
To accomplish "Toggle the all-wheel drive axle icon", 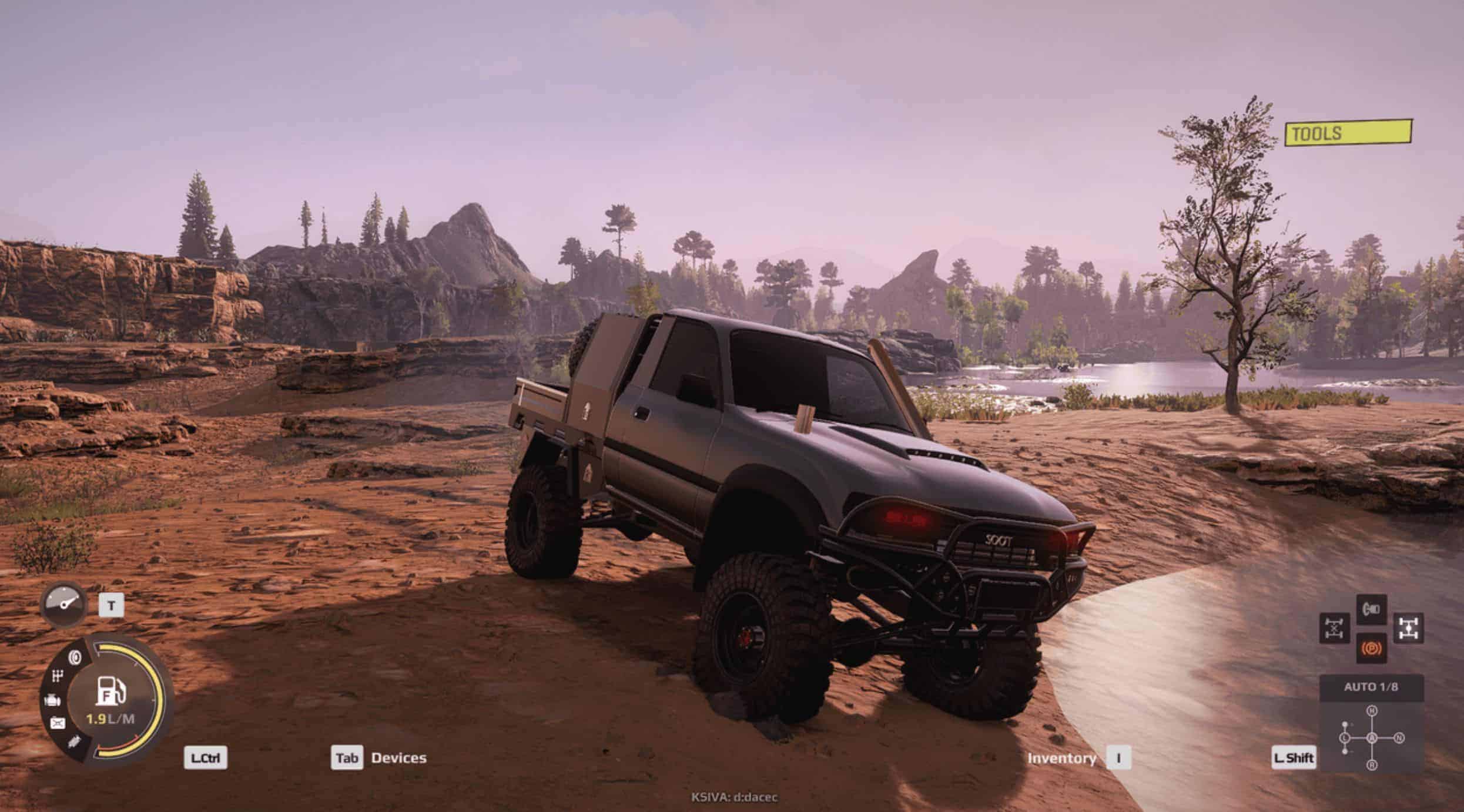I will (x=1408, y=628).
